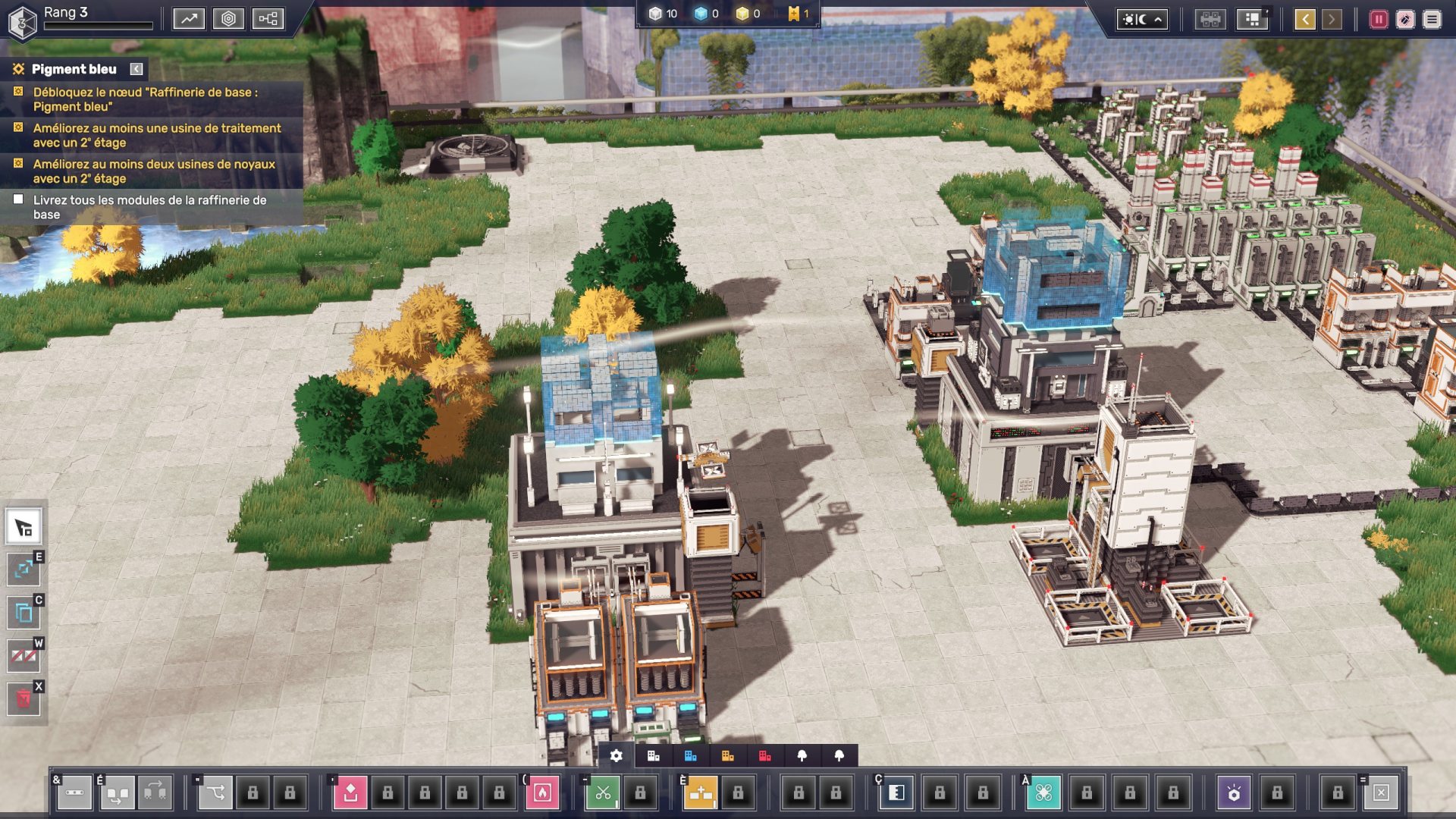Viewport: 1456px width, 819px height.
Task: Select the green scissors cutter building
Action: point(603,792)
